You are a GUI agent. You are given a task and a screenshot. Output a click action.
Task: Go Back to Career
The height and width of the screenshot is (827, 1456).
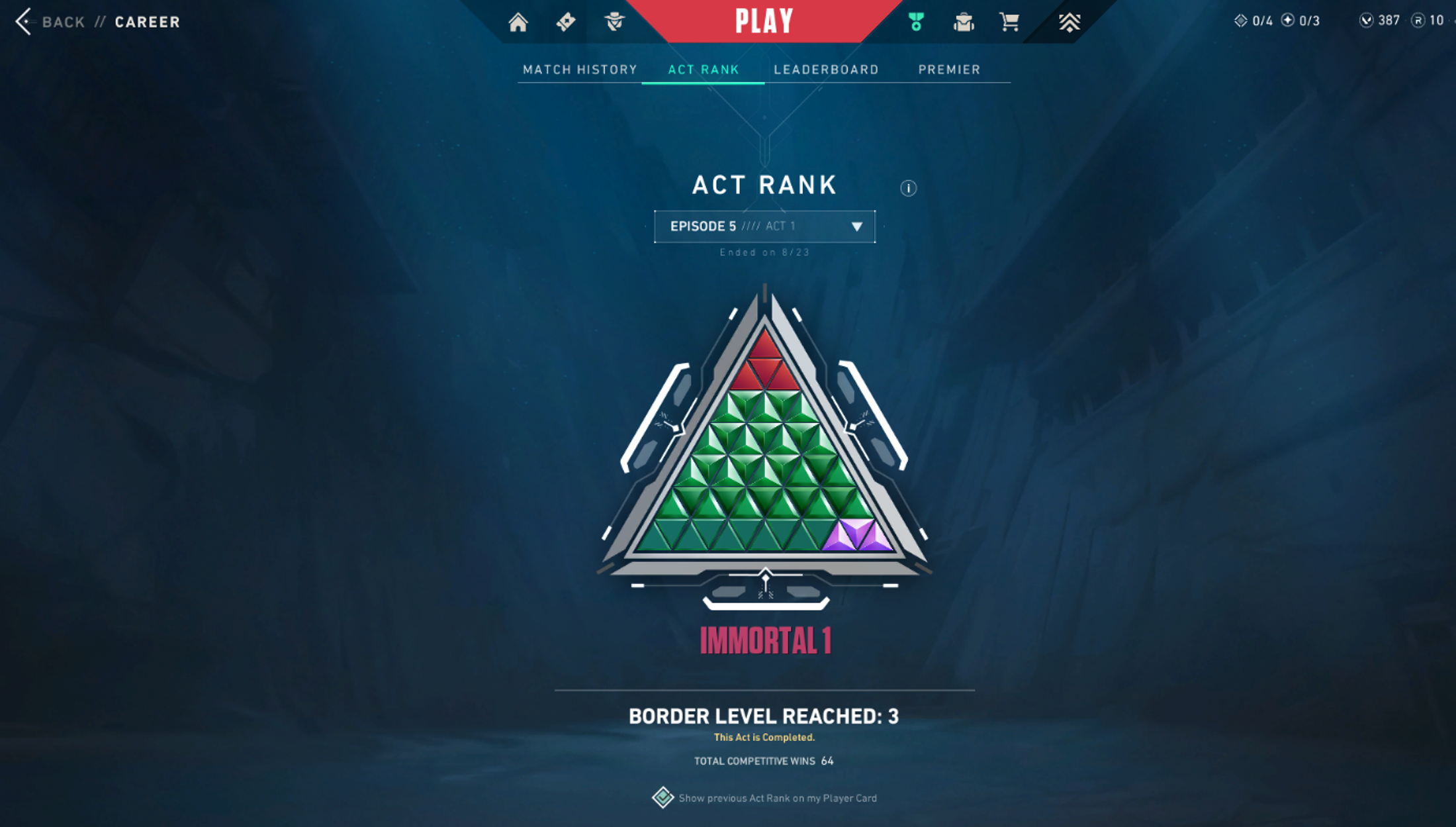[63, 21]
